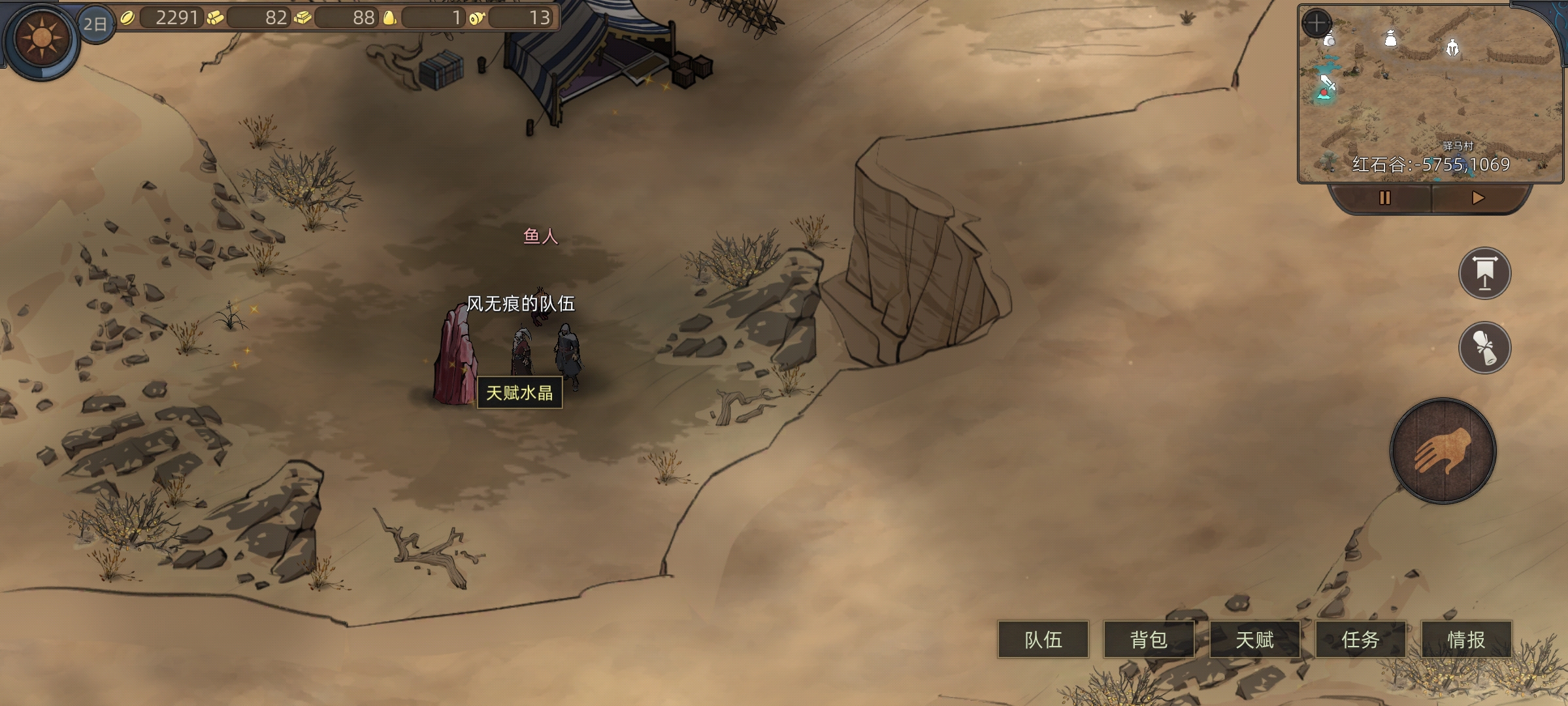Click the banner flag round button
Viewport: 1568px width, 706px height.
tap(1484, 273)
